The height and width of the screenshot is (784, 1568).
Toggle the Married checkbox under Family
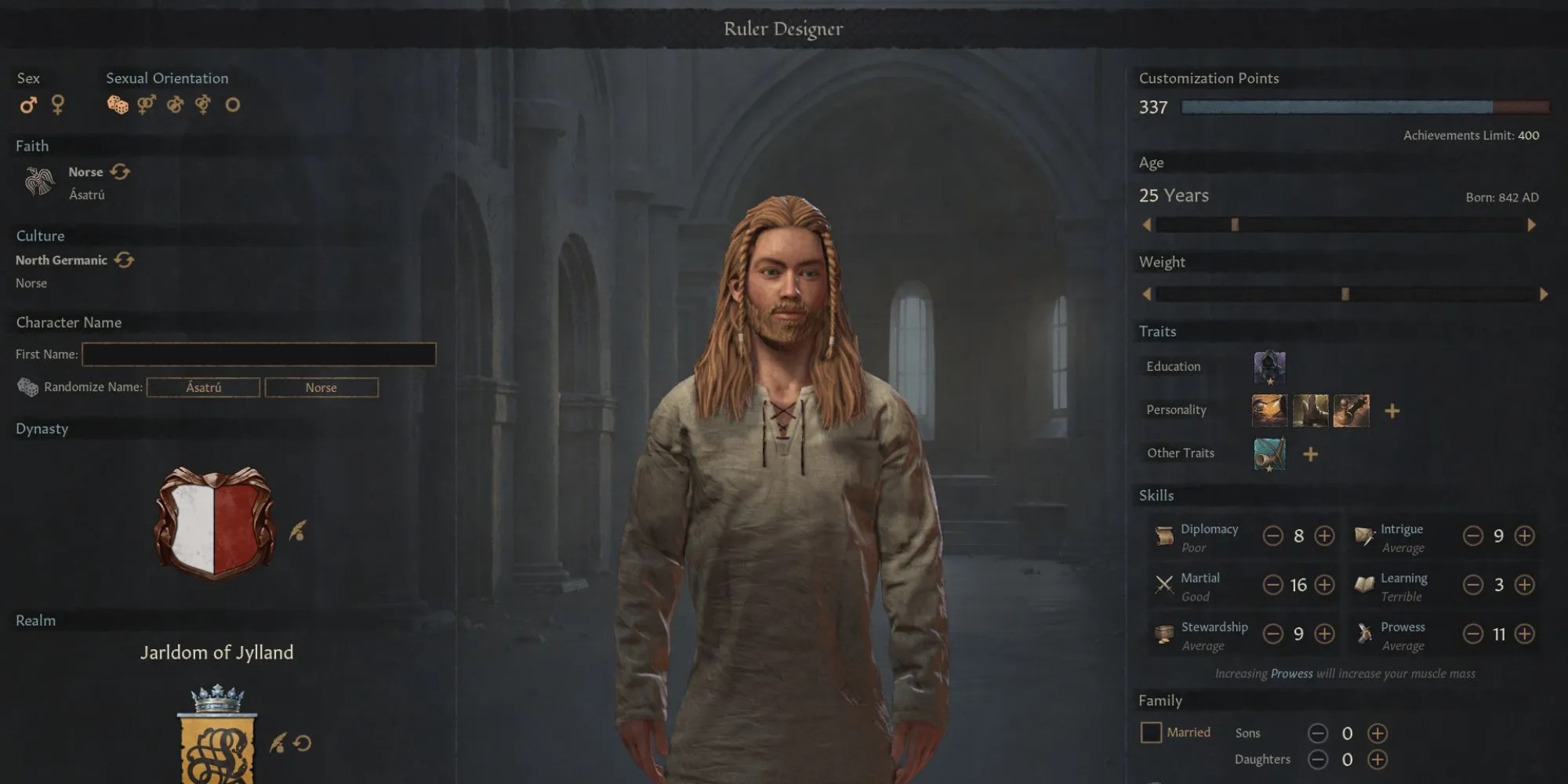(1151, 732)
